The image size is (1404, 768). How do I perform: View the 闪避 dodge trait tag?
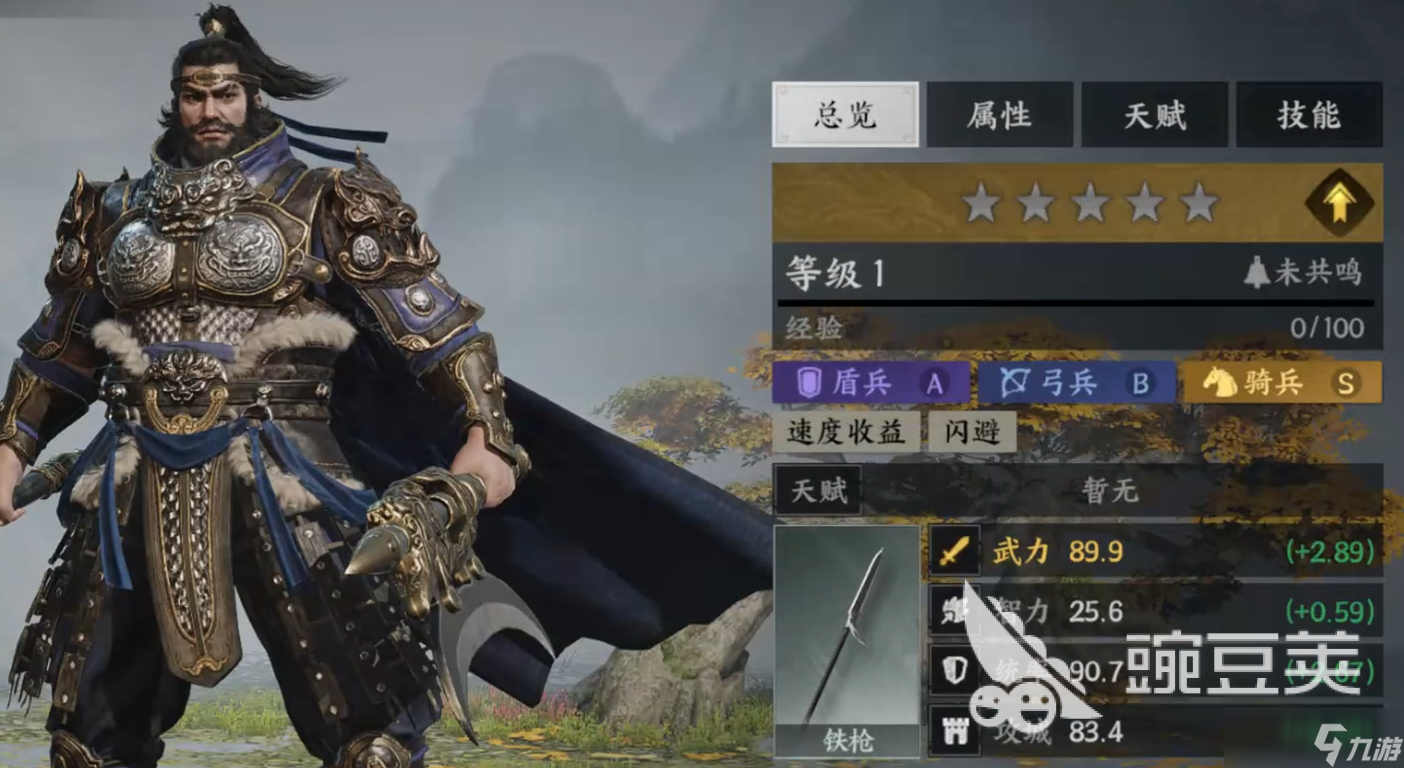pyautogui.click(x=973, y=432)
